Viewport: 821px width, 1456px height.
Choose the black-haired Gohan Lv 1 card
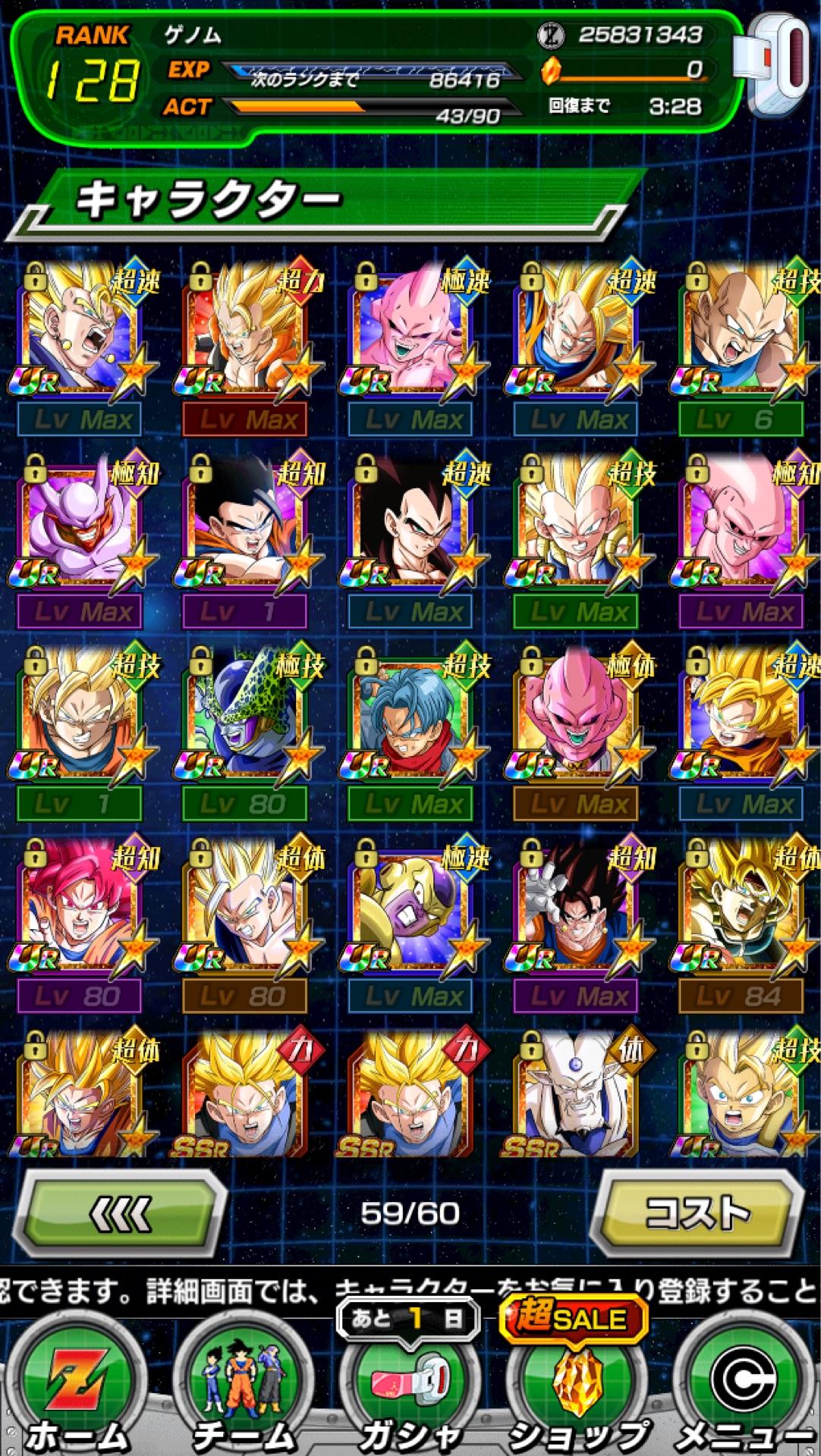tap(244, 523)
